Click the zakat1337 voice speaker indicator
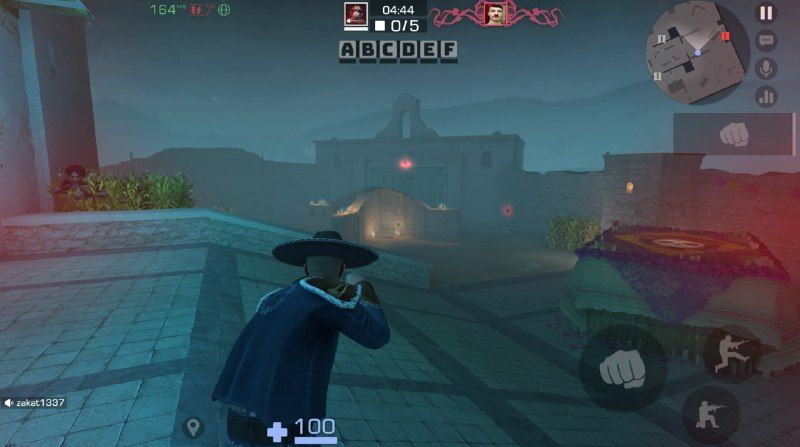This screenshot has height=447, width=800. tap(8, 403)
